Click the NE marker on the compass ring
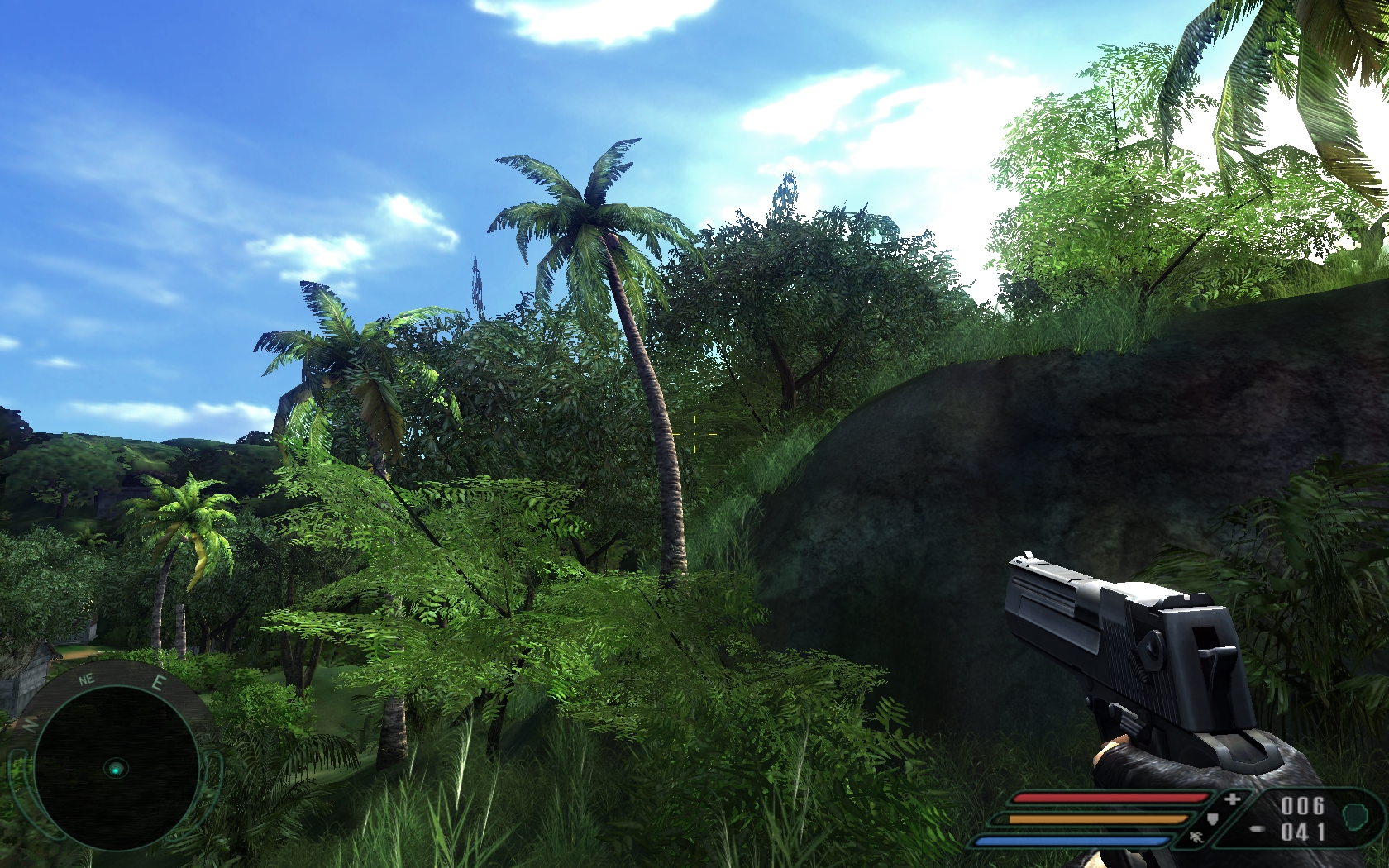Viewport: 1389px width, 868px height. (86, 680)
